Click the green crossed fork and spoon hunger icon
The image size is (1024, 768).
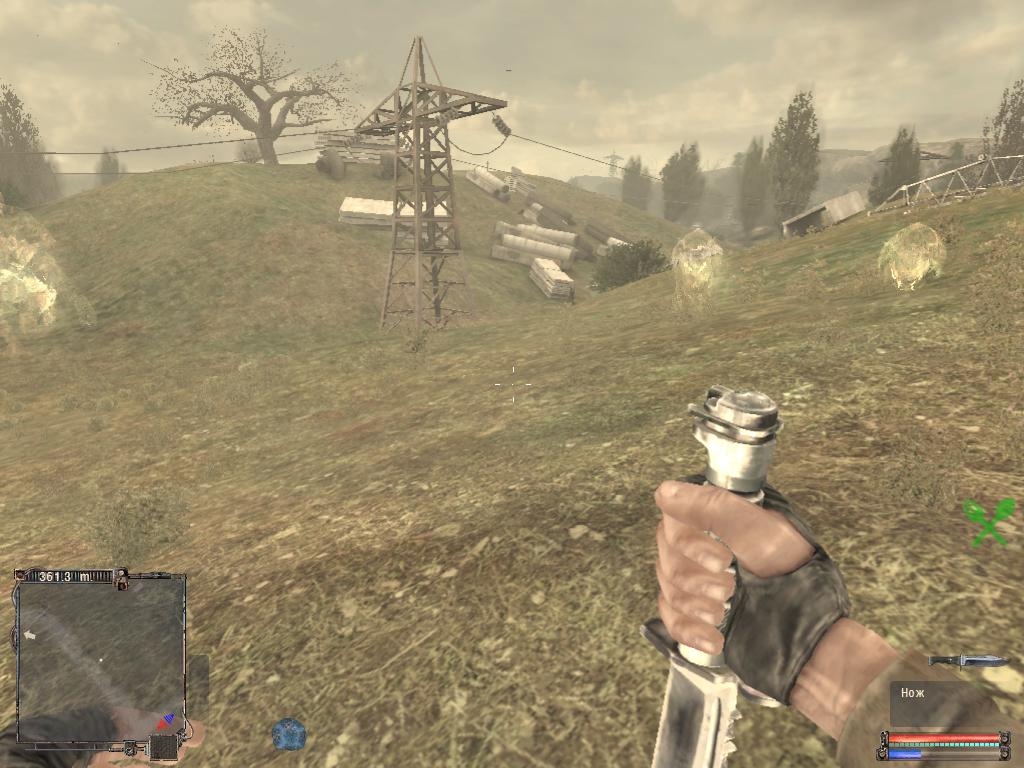point(988,522)
